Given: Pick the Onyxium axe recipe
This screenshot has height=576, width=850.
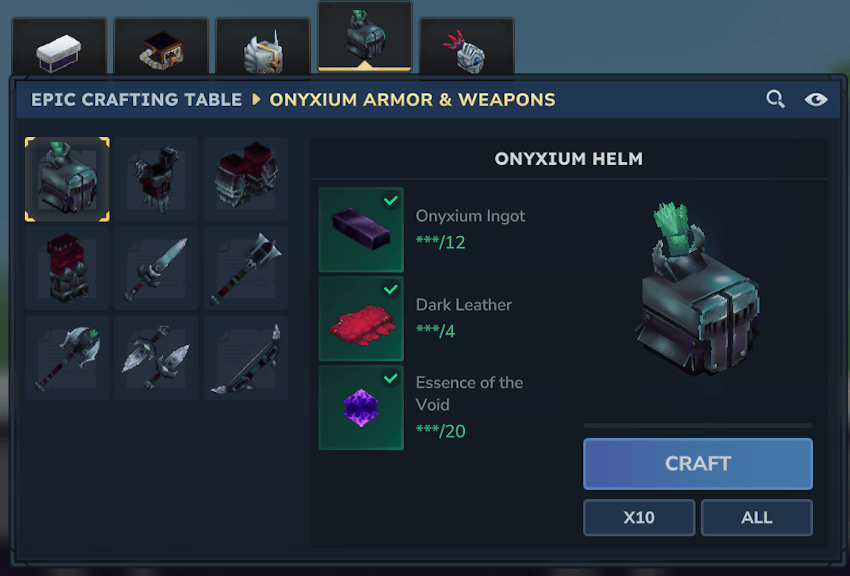Looking at the screenshot, I should [x=67, y=358].
